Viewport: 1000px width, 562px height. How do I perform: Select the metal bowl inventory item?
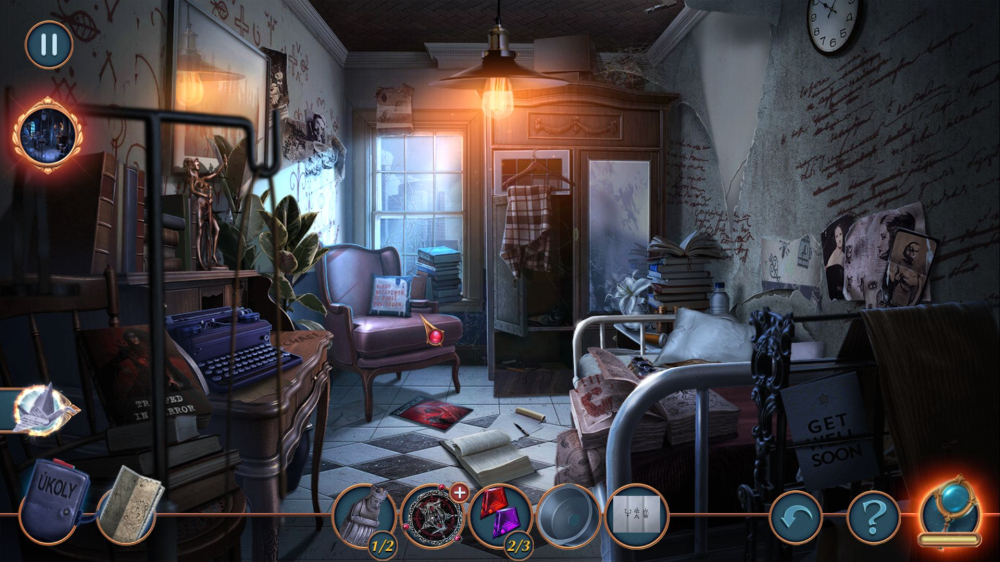tap(568, 516)
